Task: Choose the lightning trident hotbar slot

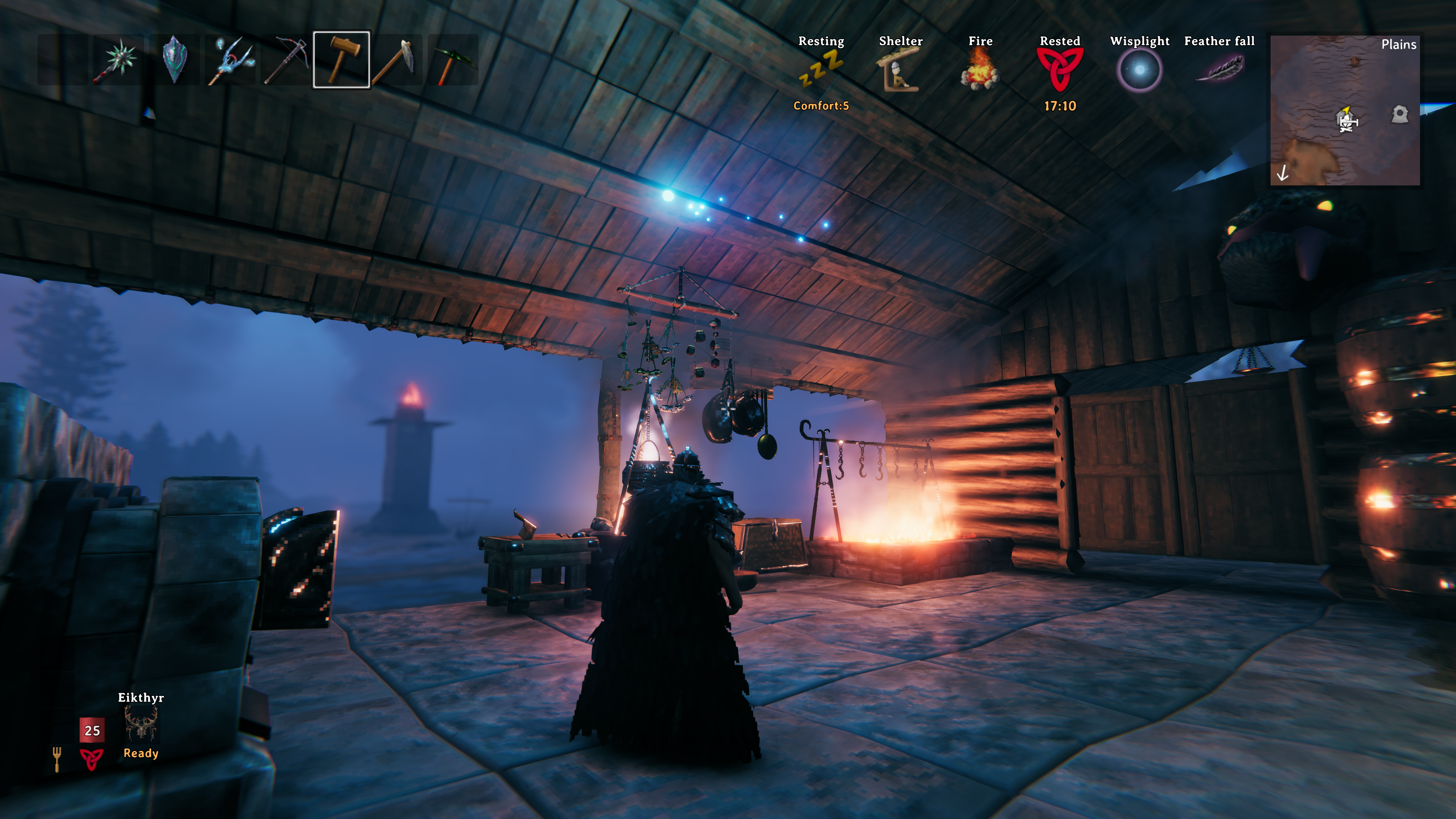Action: coord(231,60)
